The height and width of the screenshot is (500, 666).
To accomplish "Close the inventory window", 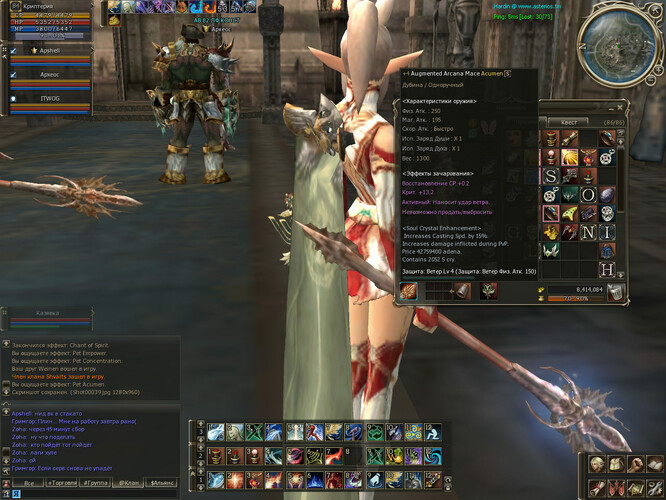I will coord(620,107).
